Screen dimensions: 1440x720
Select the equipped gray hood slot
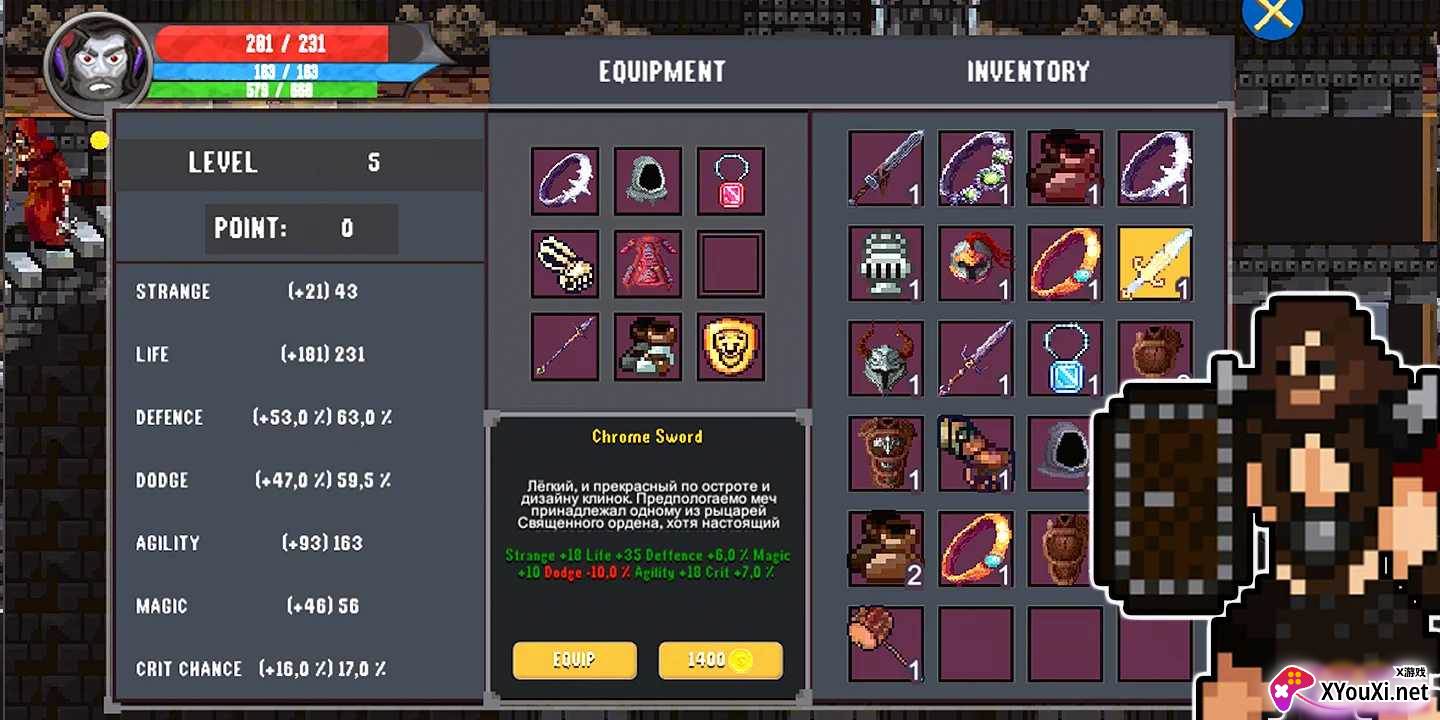pyautogui.click(x=648, y=182)
